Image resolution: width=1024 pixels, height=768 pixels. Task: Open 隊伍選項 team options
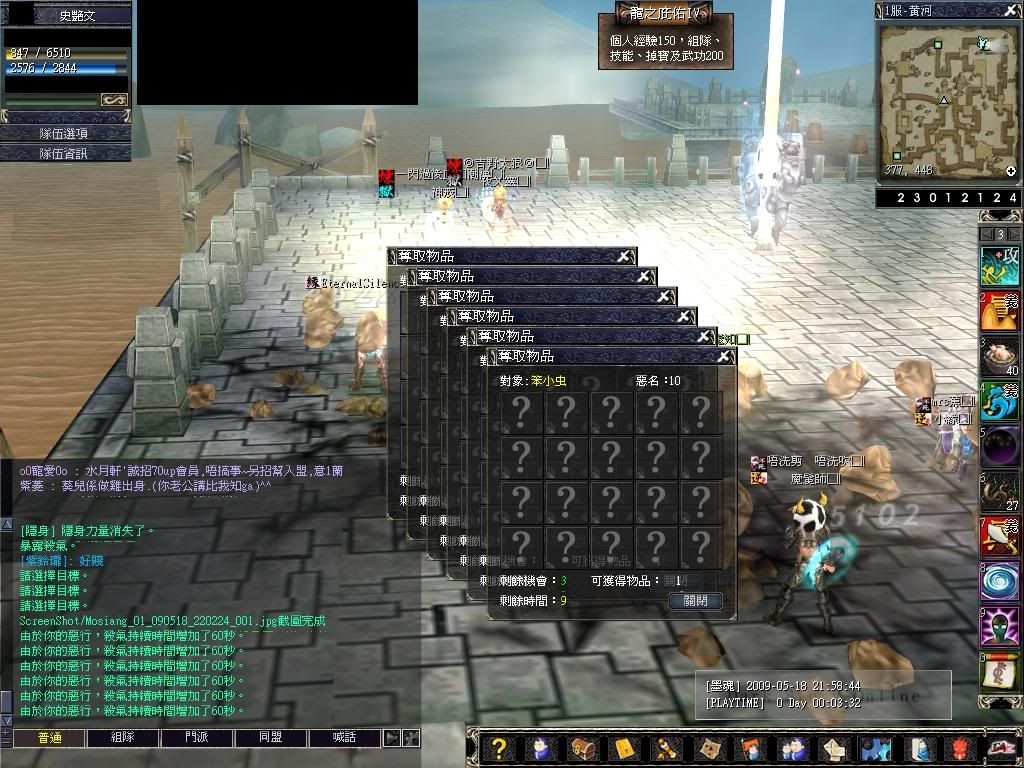65,133
